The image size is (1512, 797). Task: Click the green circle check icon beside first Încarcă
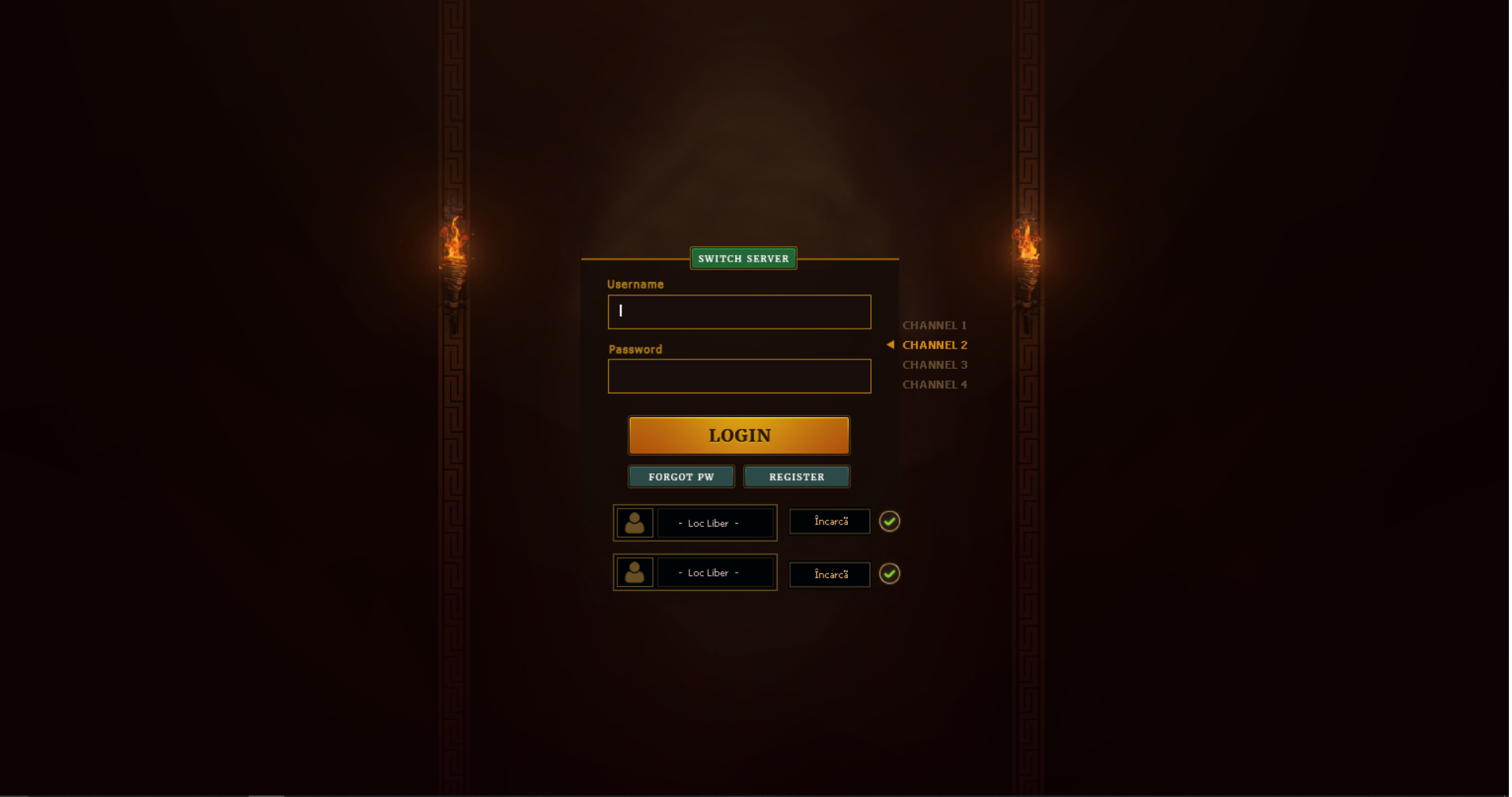pos(889,521)
